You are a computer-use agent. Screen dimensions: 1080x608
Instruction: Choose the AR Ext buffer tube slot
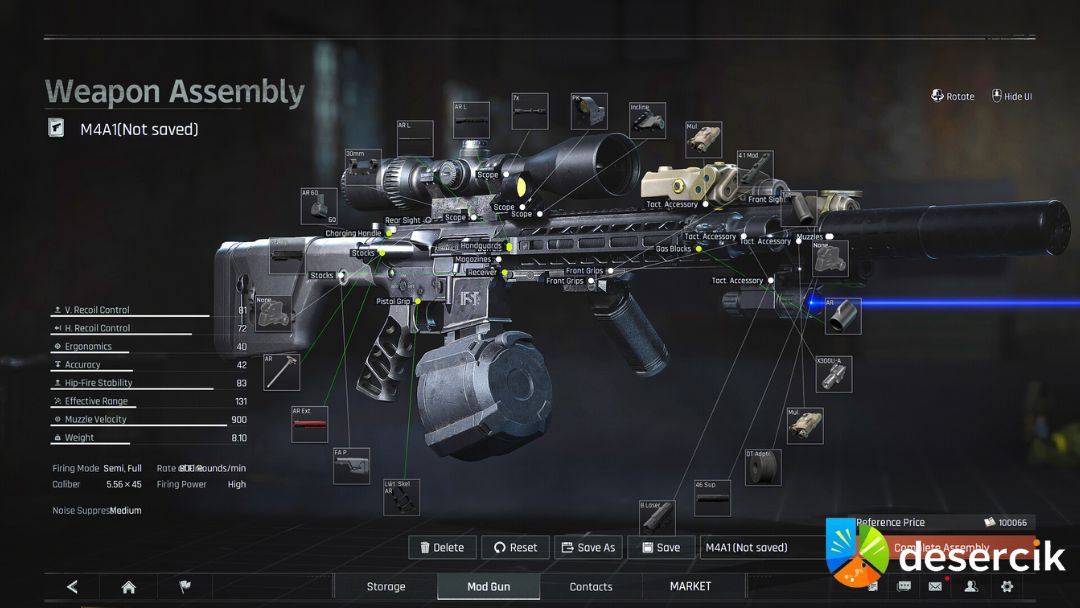pyautogui.click(x=309, y=425)
